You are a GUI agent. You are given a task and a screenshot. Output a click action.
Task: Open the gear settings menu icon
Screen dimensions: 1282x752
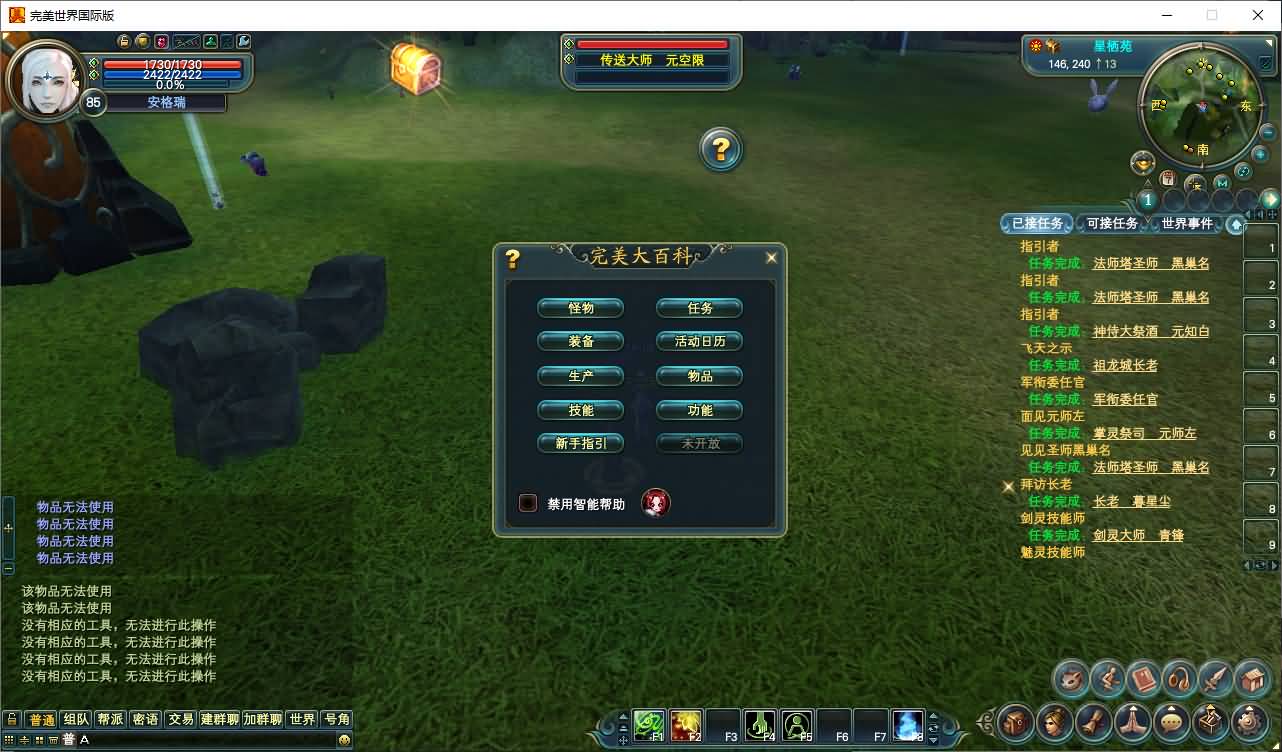(1249, 720)
